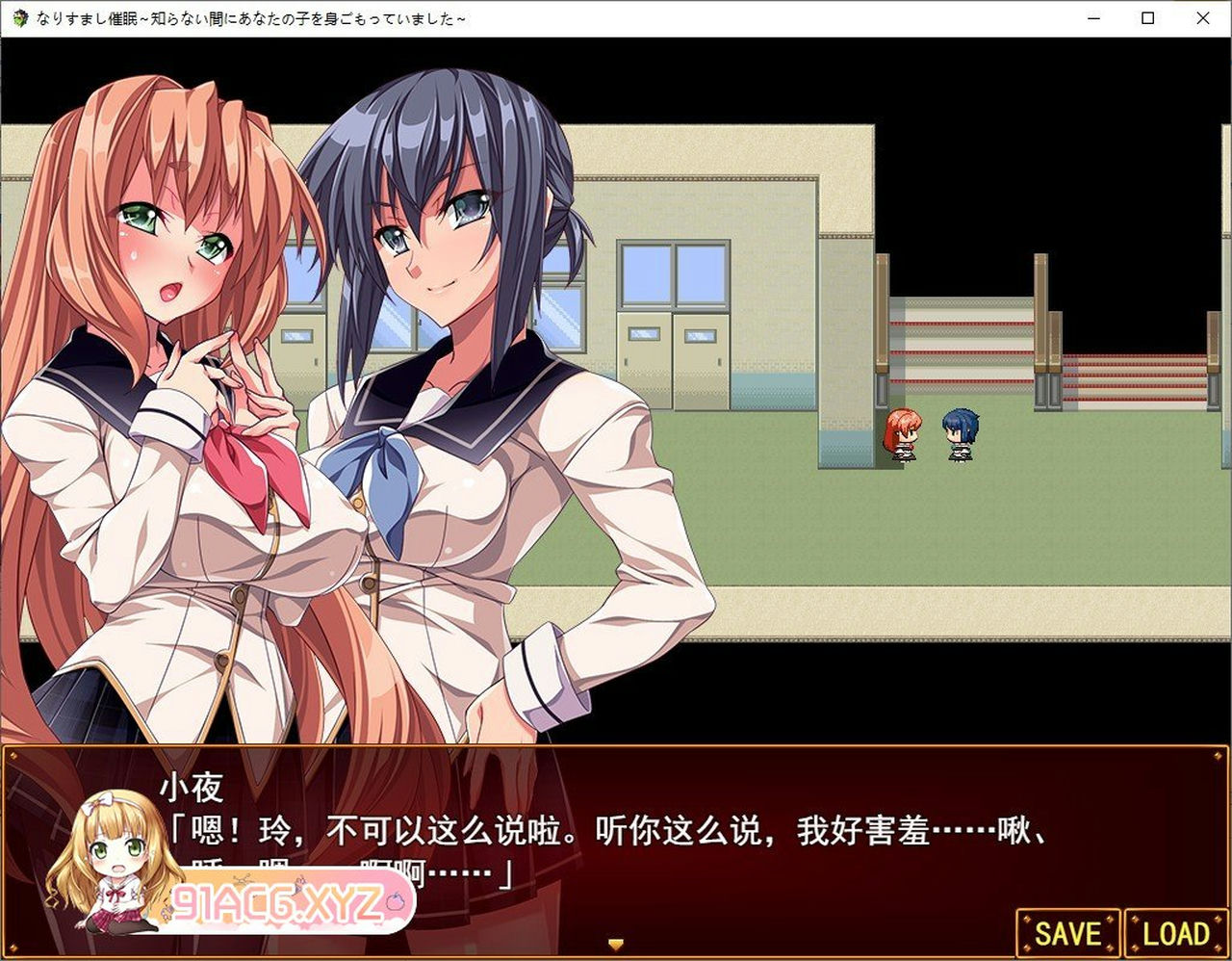Minimize the game window
Viewport: 1232px width, 961px height.
point(1093,18)
